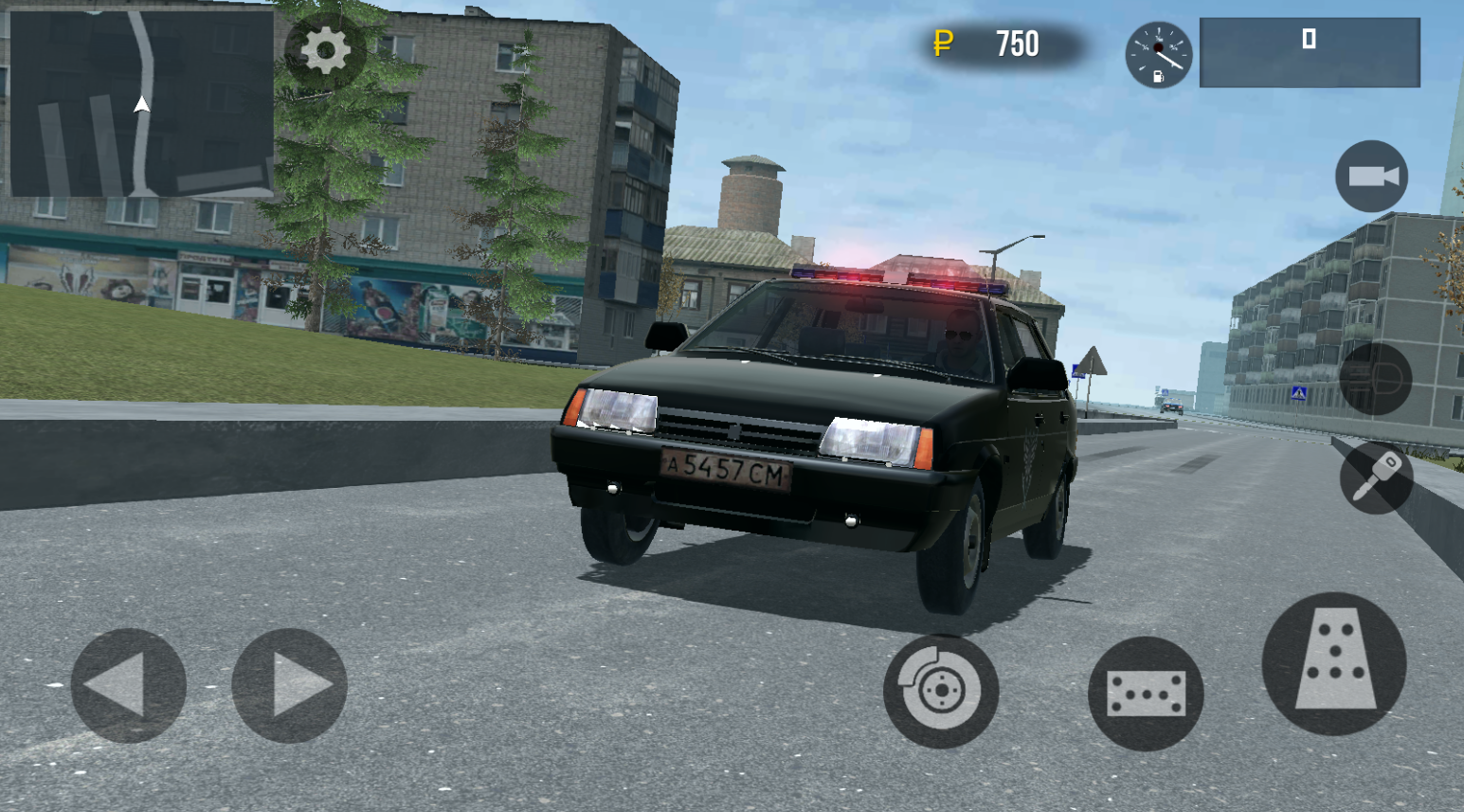This screenshot has height=812, width=1464.
Task: Switch camera view with the camera icon
Action: coord(1370,176)
